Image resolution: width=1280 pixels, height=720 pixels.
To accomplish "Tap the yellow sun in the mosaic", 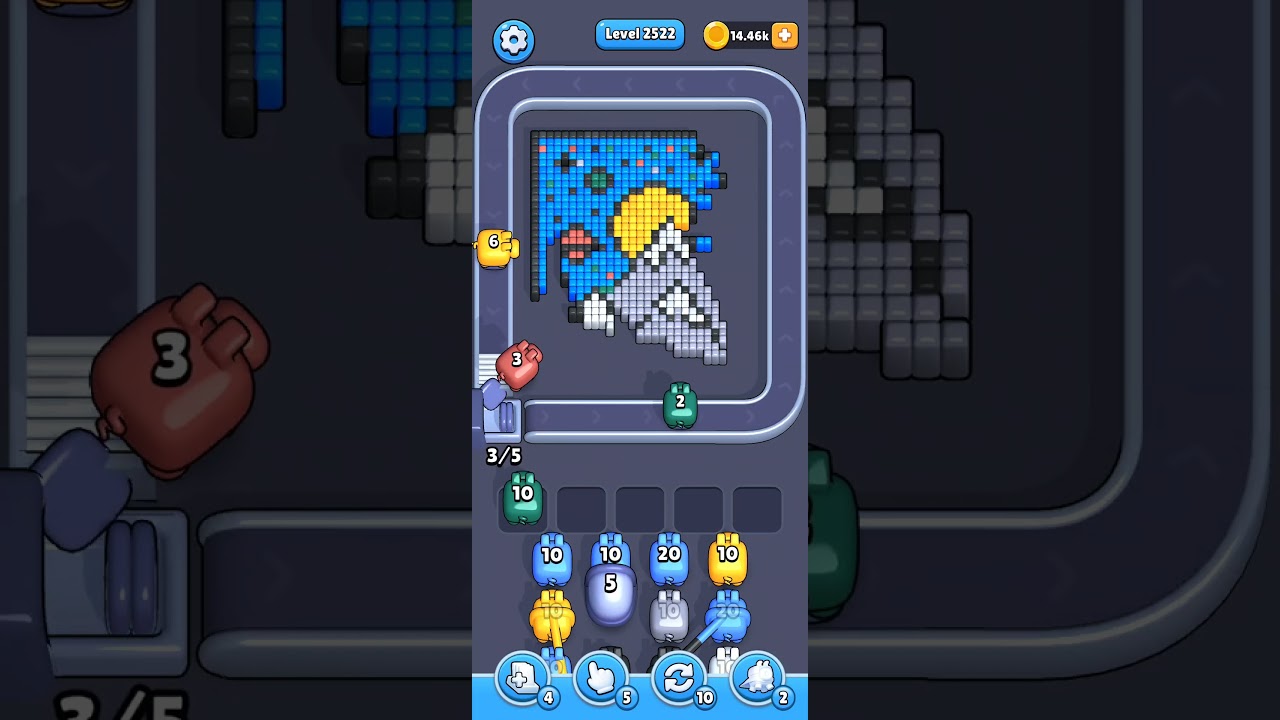I will (654, 215).
